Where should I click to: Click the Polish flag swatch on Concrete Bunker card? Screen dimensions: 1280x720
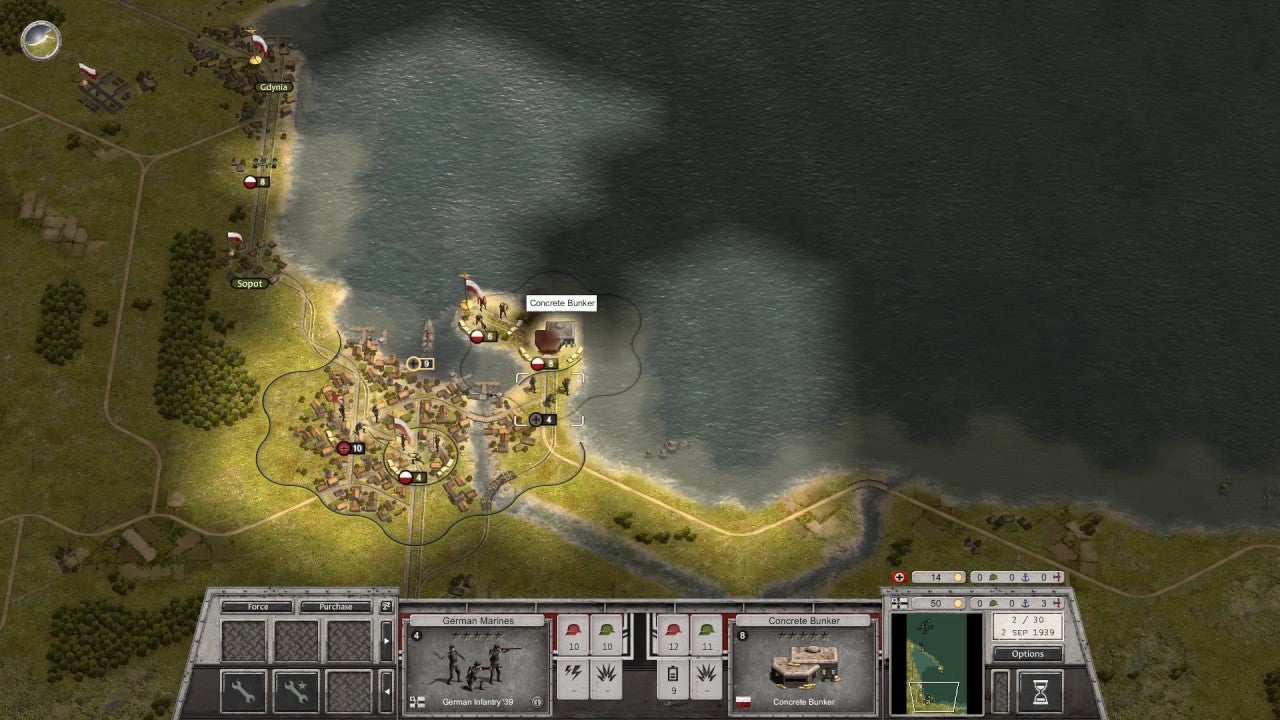(744, 701)
